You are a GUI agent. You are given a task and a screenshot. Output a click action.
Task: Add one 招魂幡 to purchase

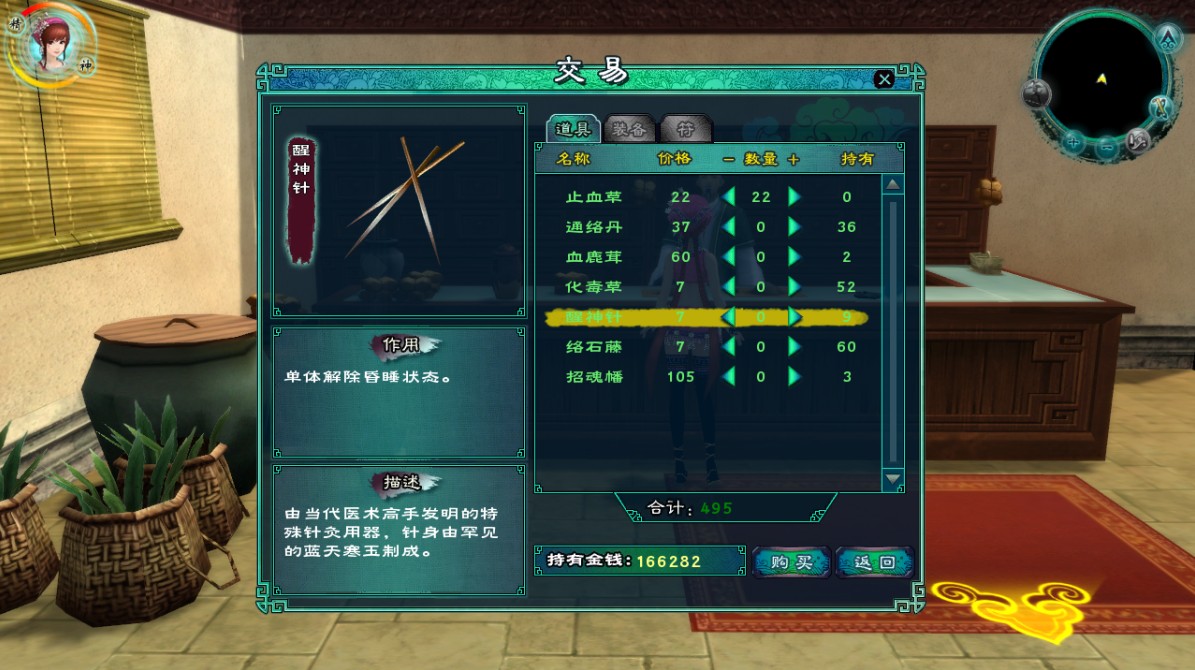tap(795, 377)
